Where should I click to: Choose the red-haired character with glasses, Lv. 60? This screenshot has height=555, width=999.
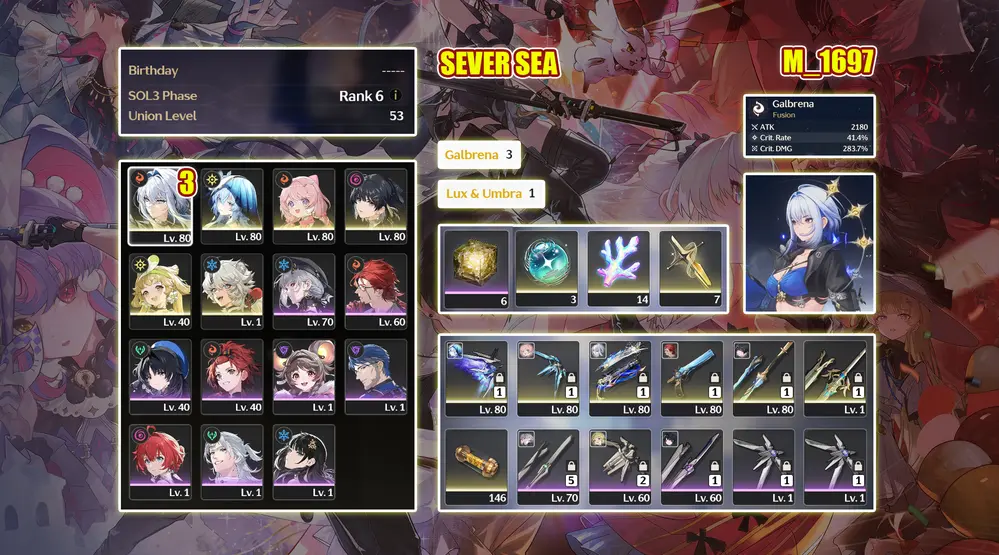[376, 292]
